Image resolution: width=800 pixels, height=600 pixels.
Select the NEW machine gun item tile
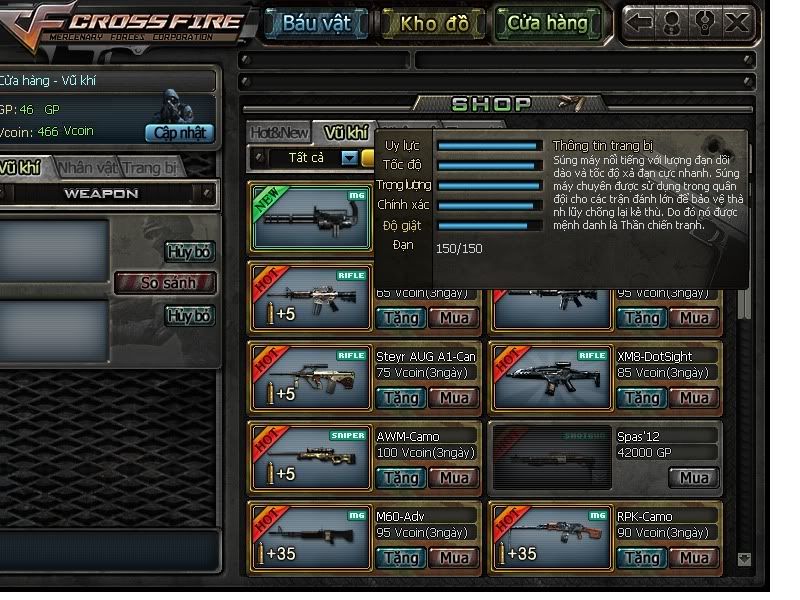(x=311, y=215)
